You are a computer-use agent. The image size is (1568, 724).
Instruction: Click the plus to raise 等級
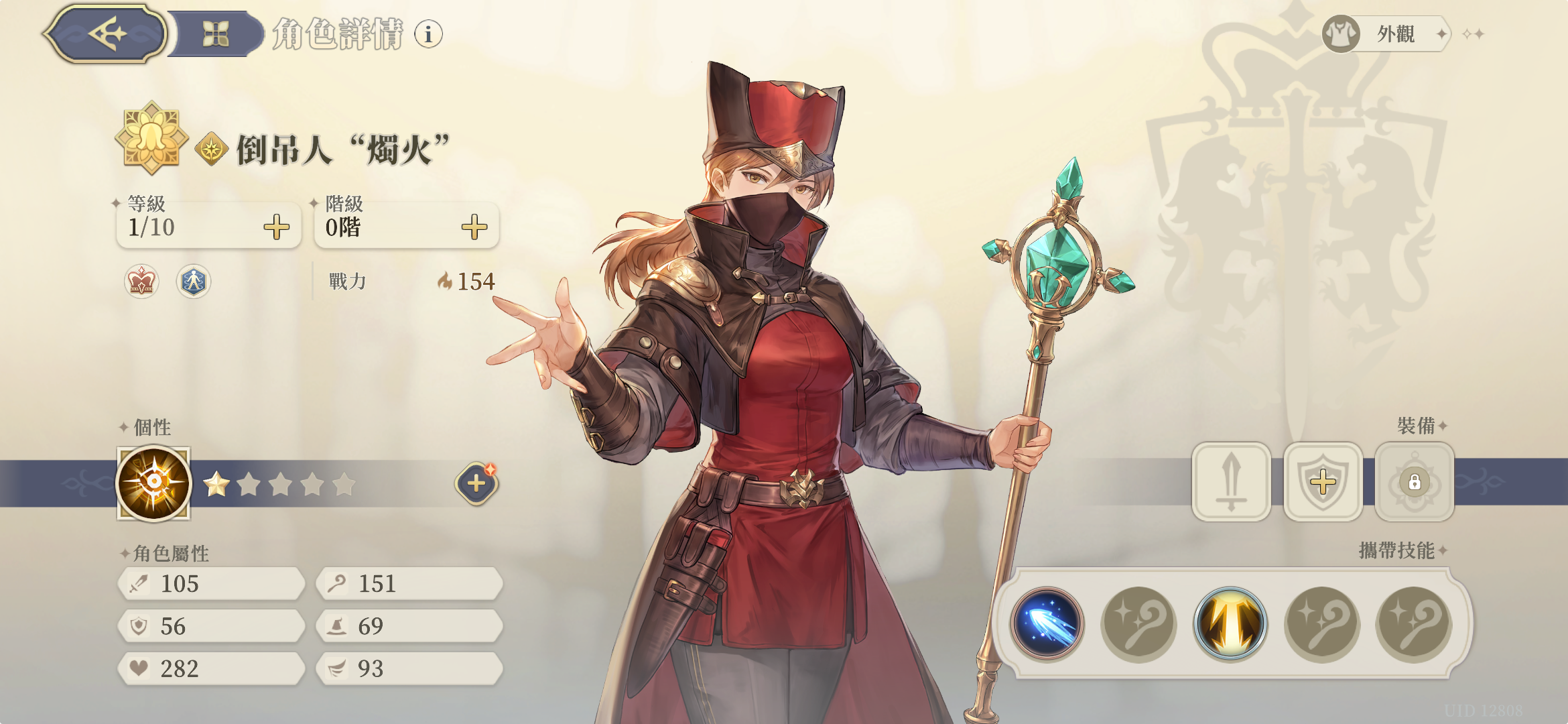pos(275,228)
